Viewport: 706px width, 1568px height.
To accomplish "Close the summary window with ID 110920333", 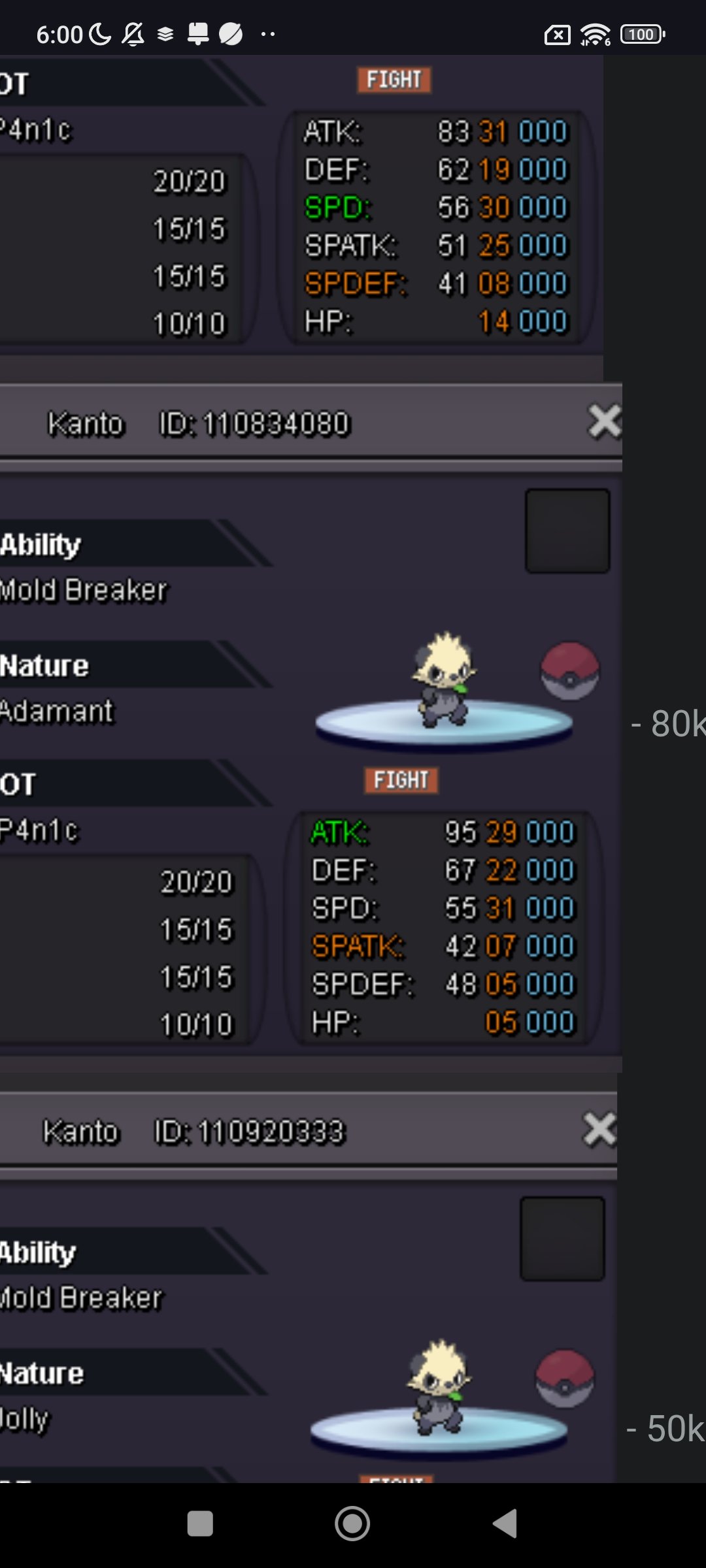I will pos(599,1130).
